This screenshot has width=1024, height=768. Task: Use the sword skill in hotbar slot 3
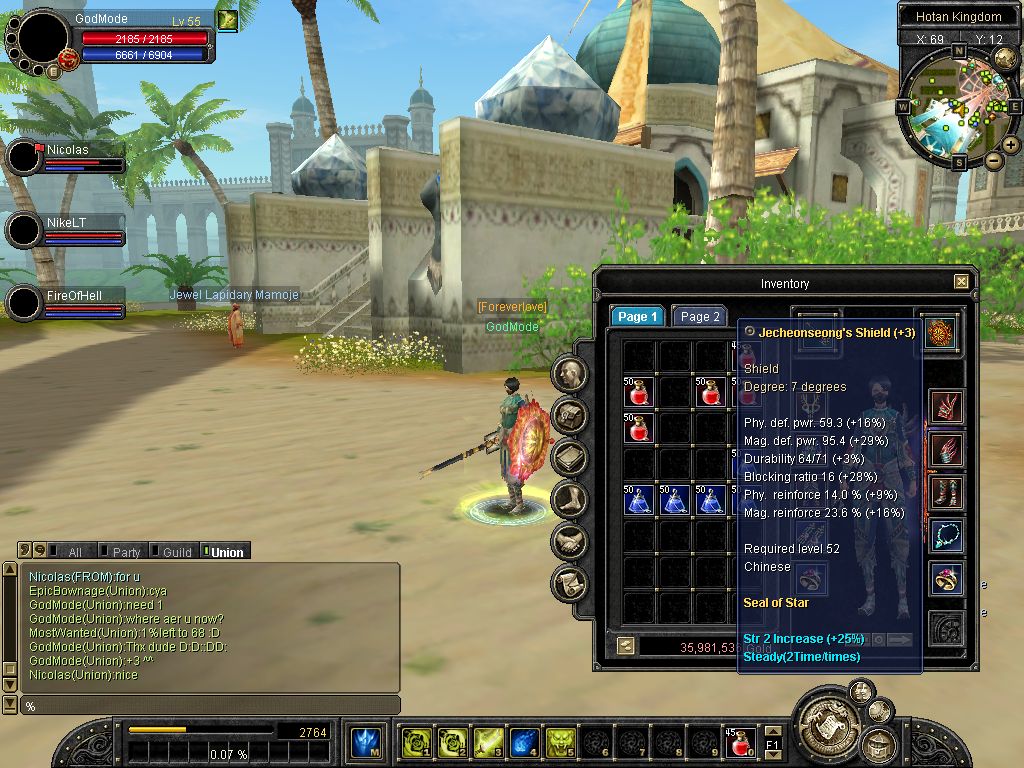pyautogui.click(x=489, y=743)
